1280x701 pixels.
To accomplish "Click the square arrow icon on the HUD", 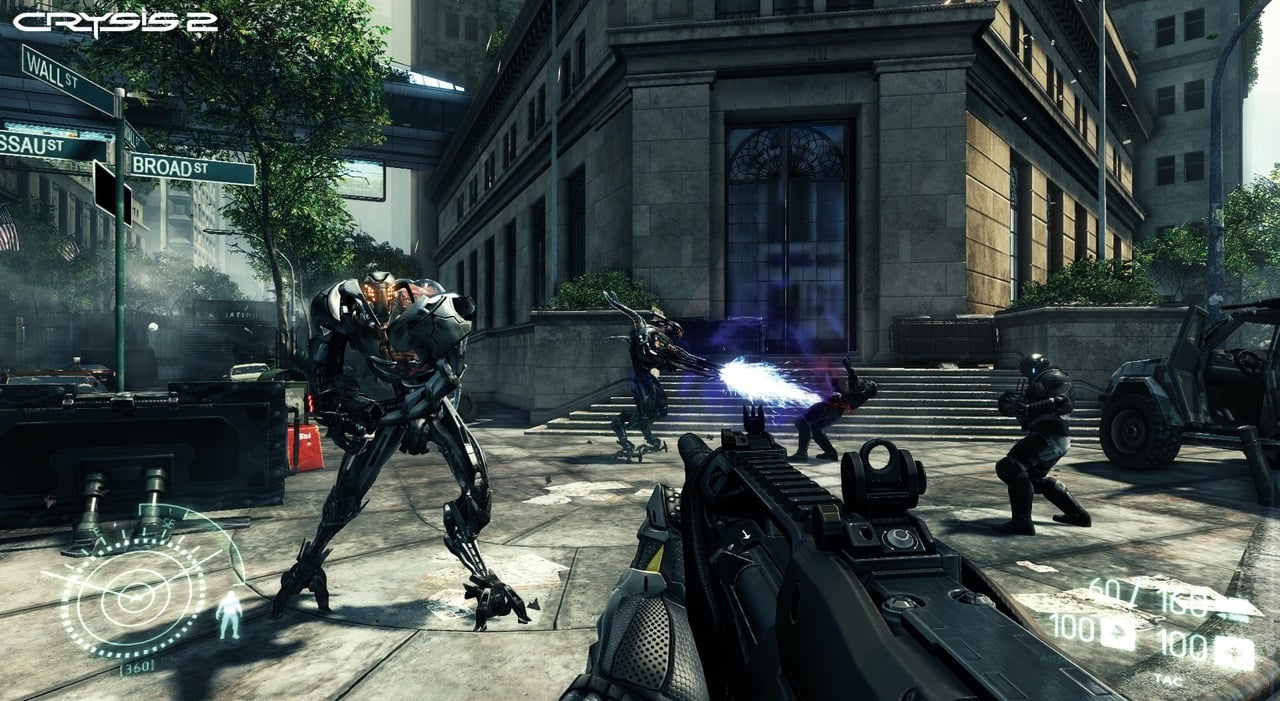I will pos(1118,632).
